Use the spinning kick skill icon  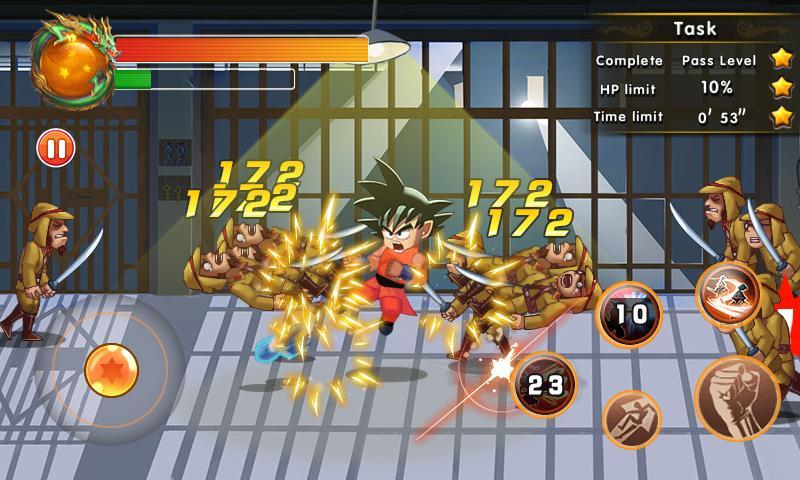point(728,293)
